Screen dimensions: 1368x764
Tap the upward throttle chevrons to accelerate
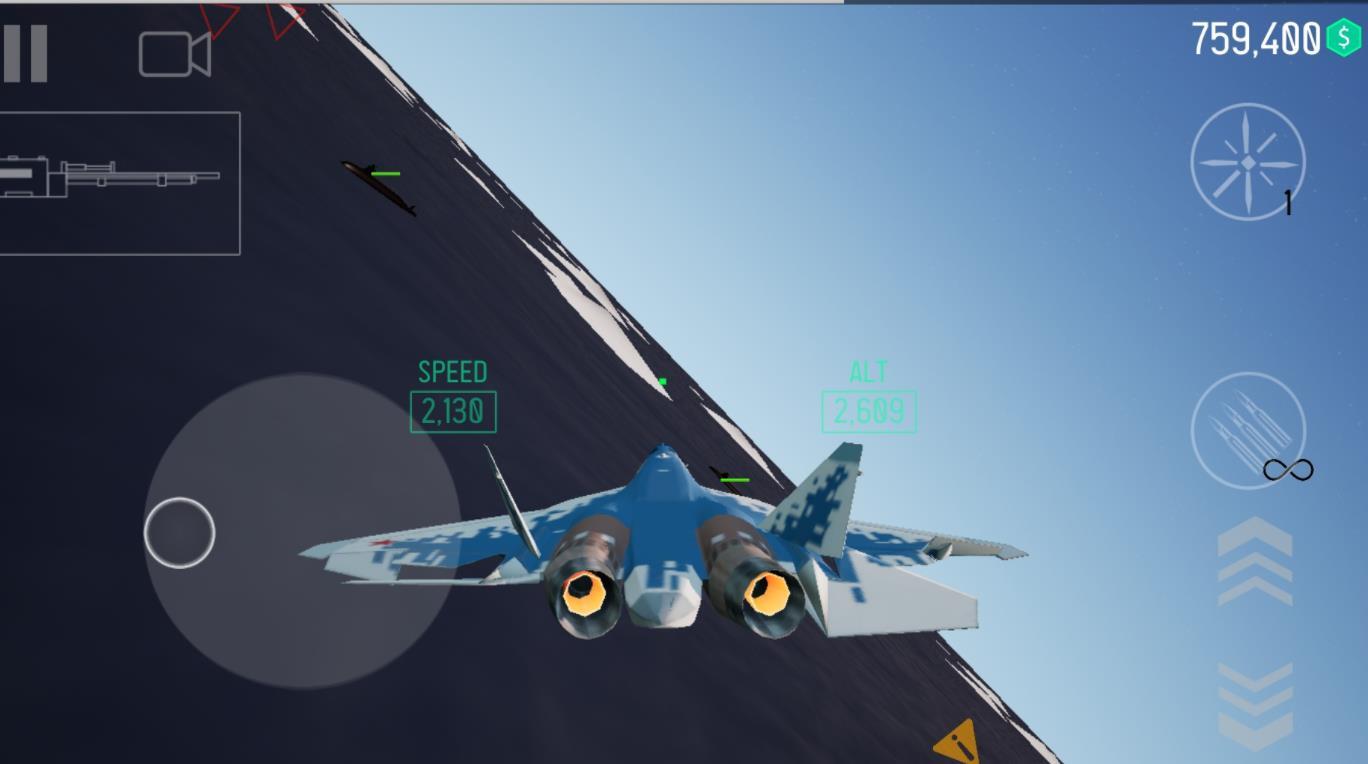tap(1252, 560)
